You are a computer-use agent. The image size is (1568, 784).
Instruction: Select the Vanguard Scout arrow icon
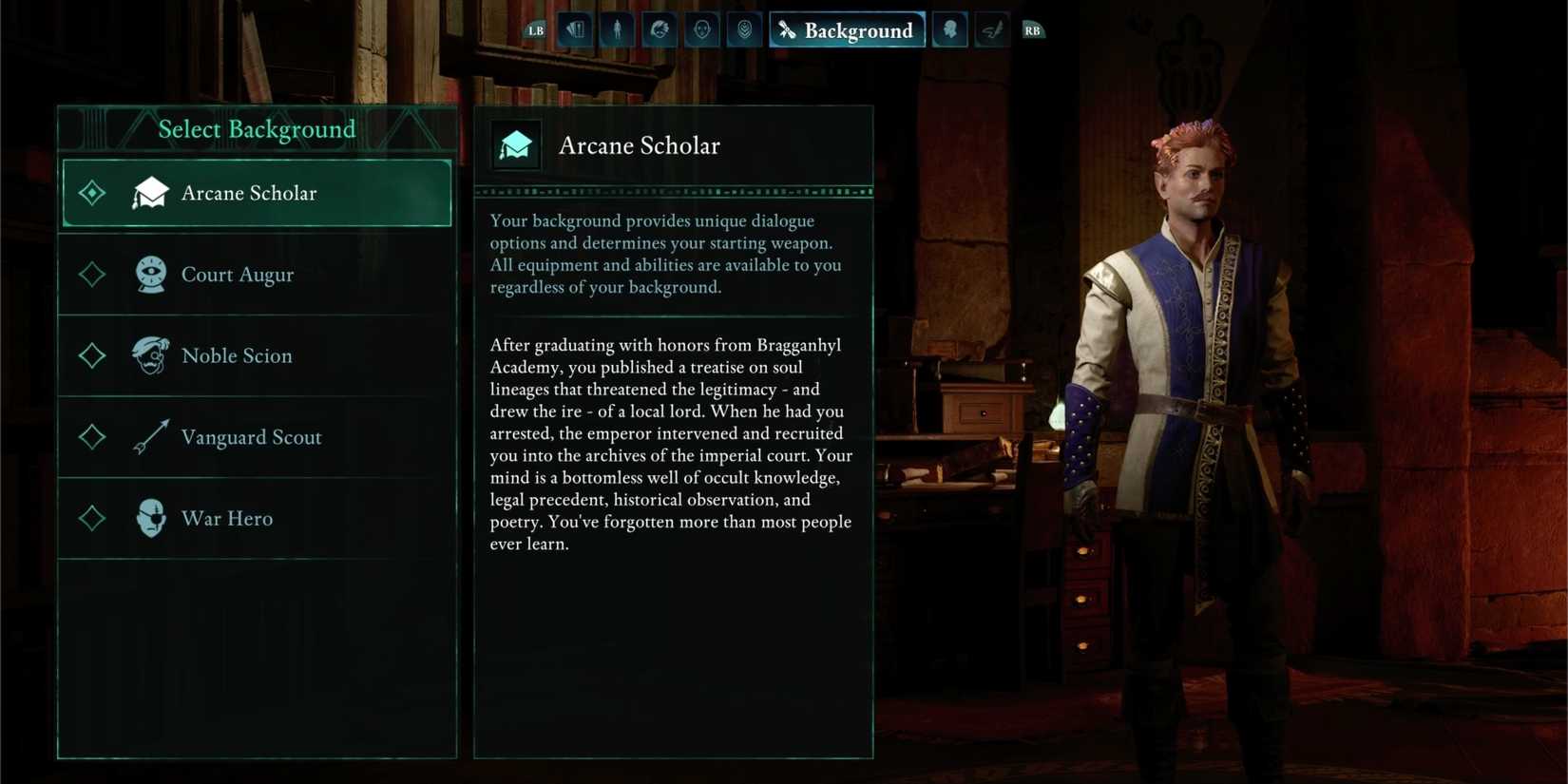point(152,437)
